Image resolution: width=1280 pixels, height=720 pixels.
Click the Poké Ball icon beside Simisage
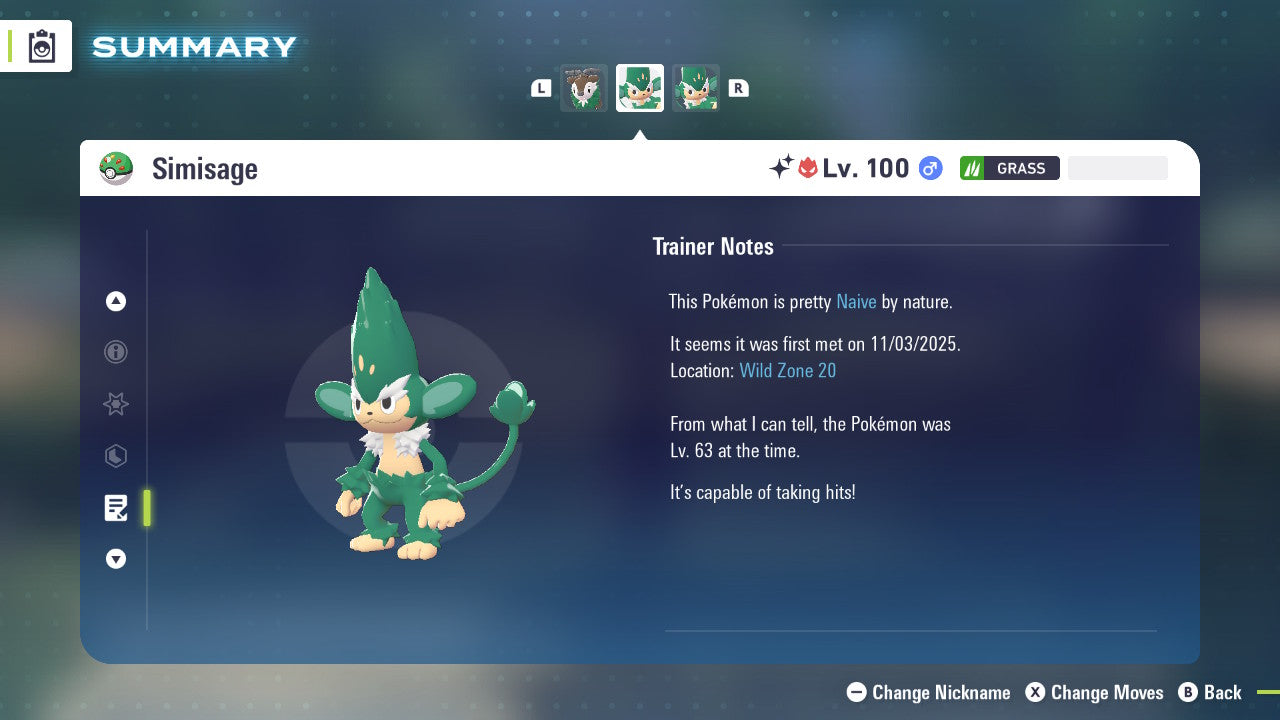(117, 168)
